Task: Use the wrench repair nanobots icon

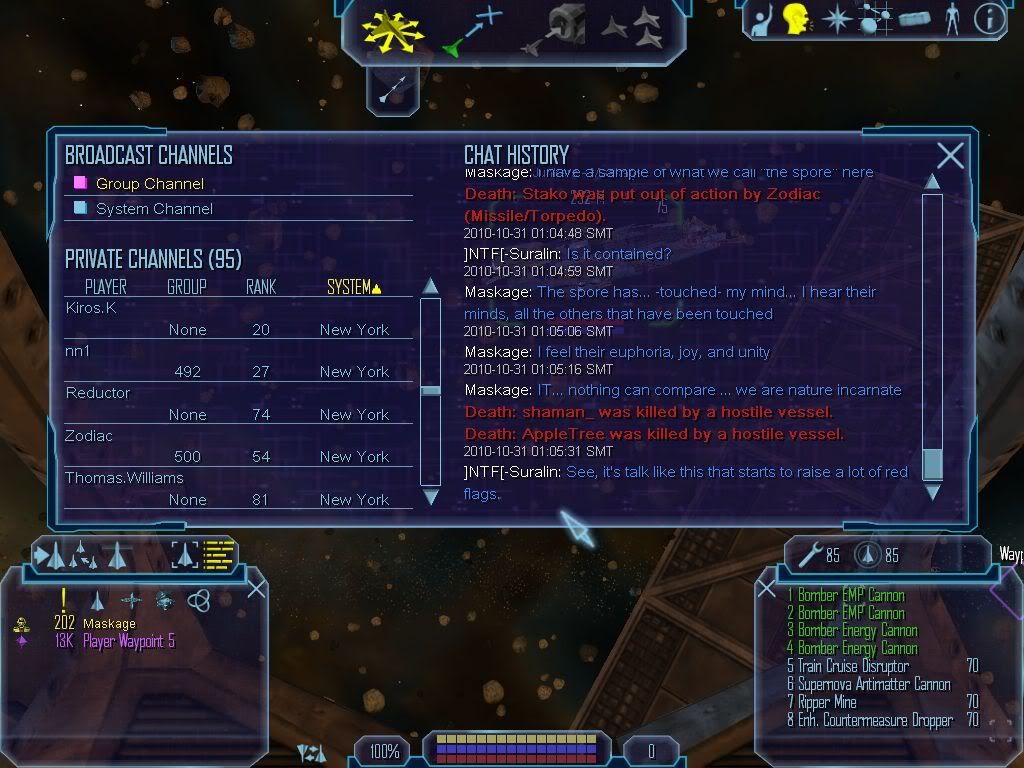Action: tap(811, 554)
